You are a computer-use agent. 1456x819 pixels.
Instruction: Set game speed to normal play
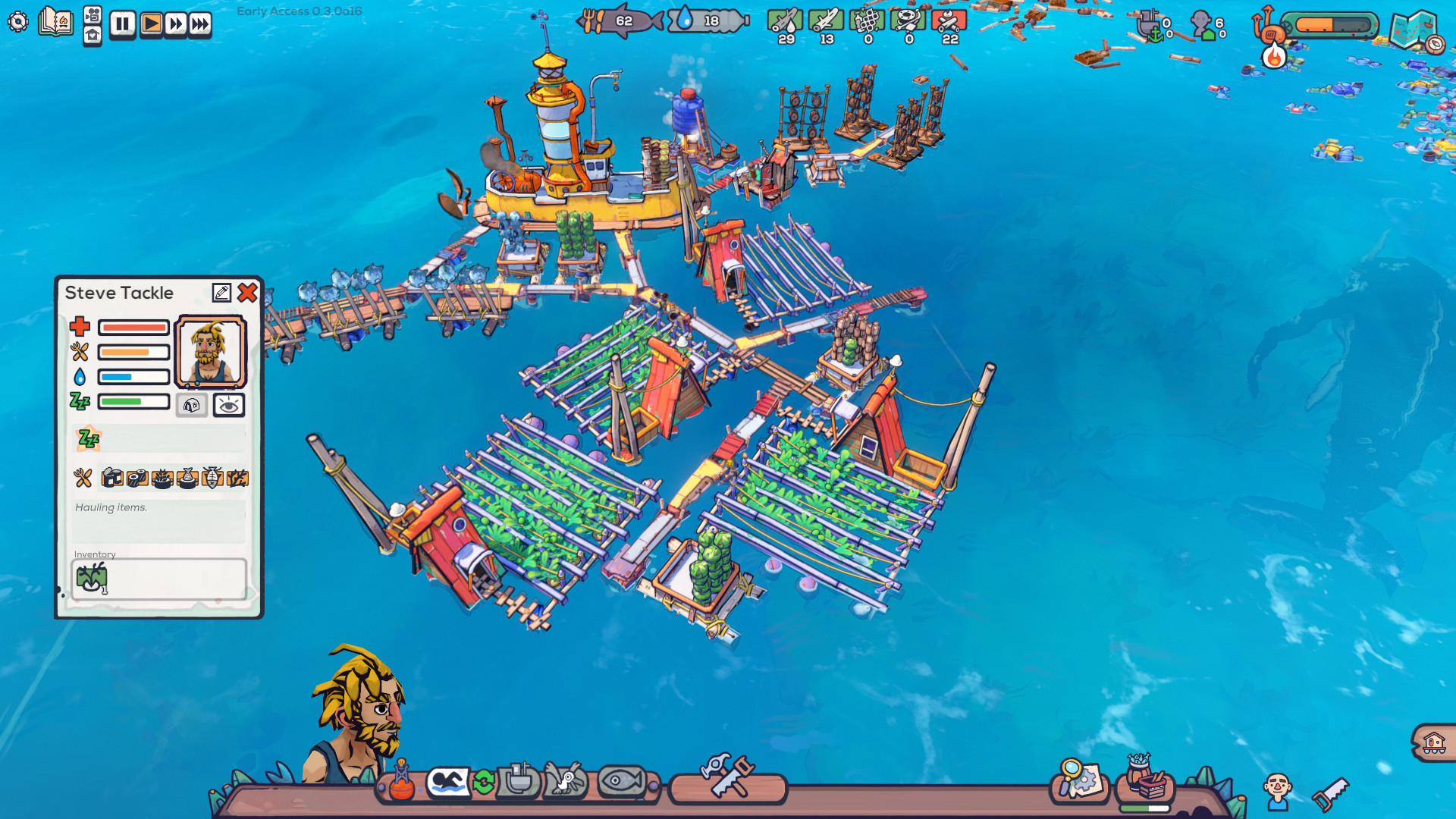(151, 24)
